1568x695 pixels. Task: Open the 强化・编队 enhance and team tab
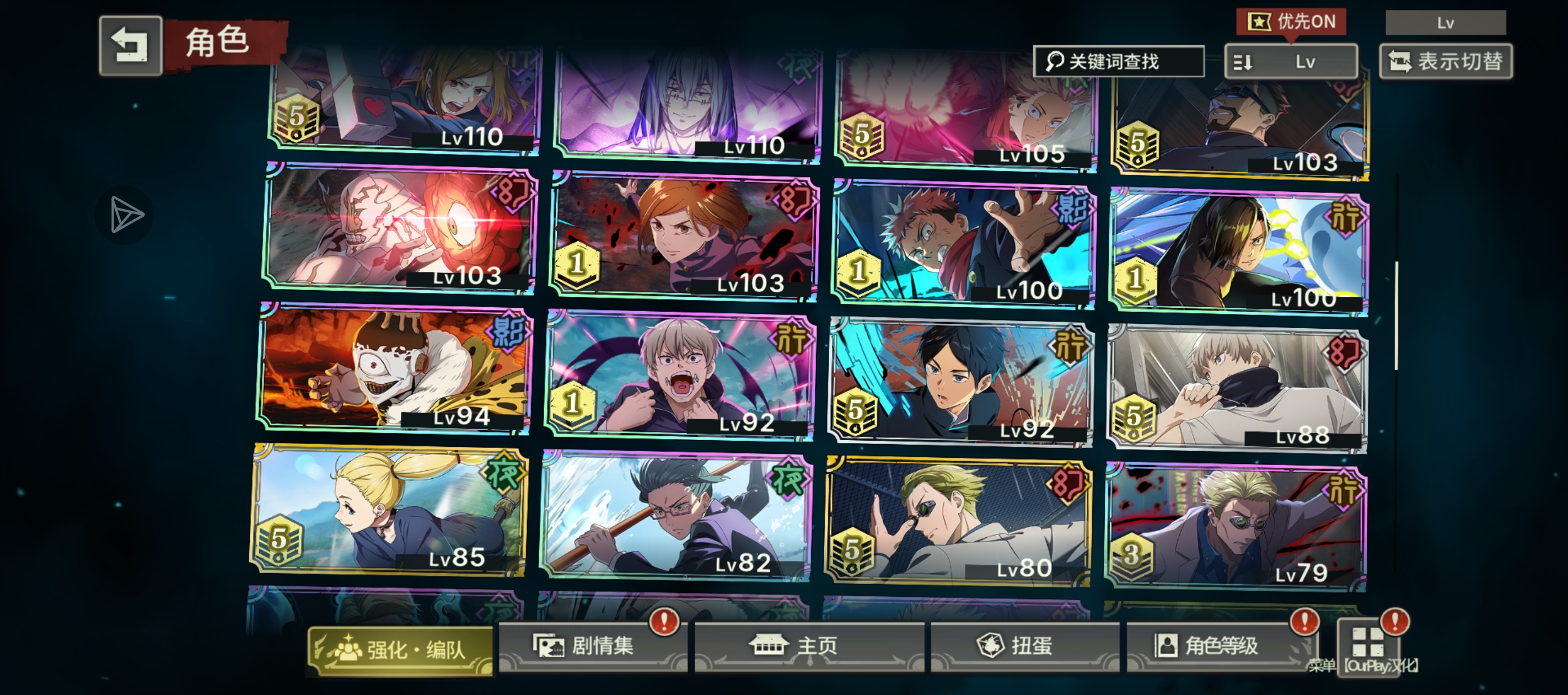pyautogui.click(x=400, y=650)
